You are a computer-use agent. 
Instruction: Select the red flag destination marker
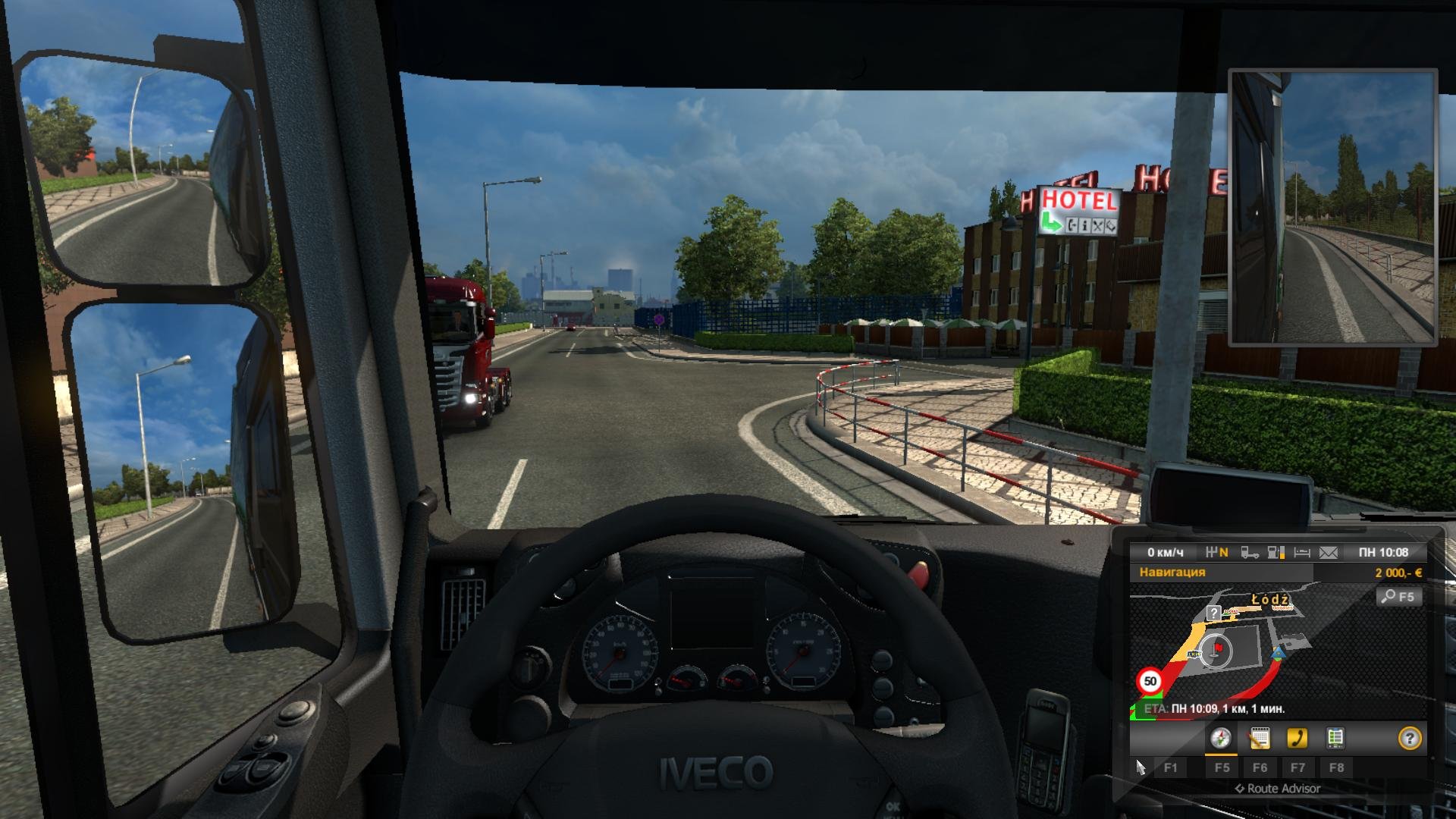[x=1219, y=648]
